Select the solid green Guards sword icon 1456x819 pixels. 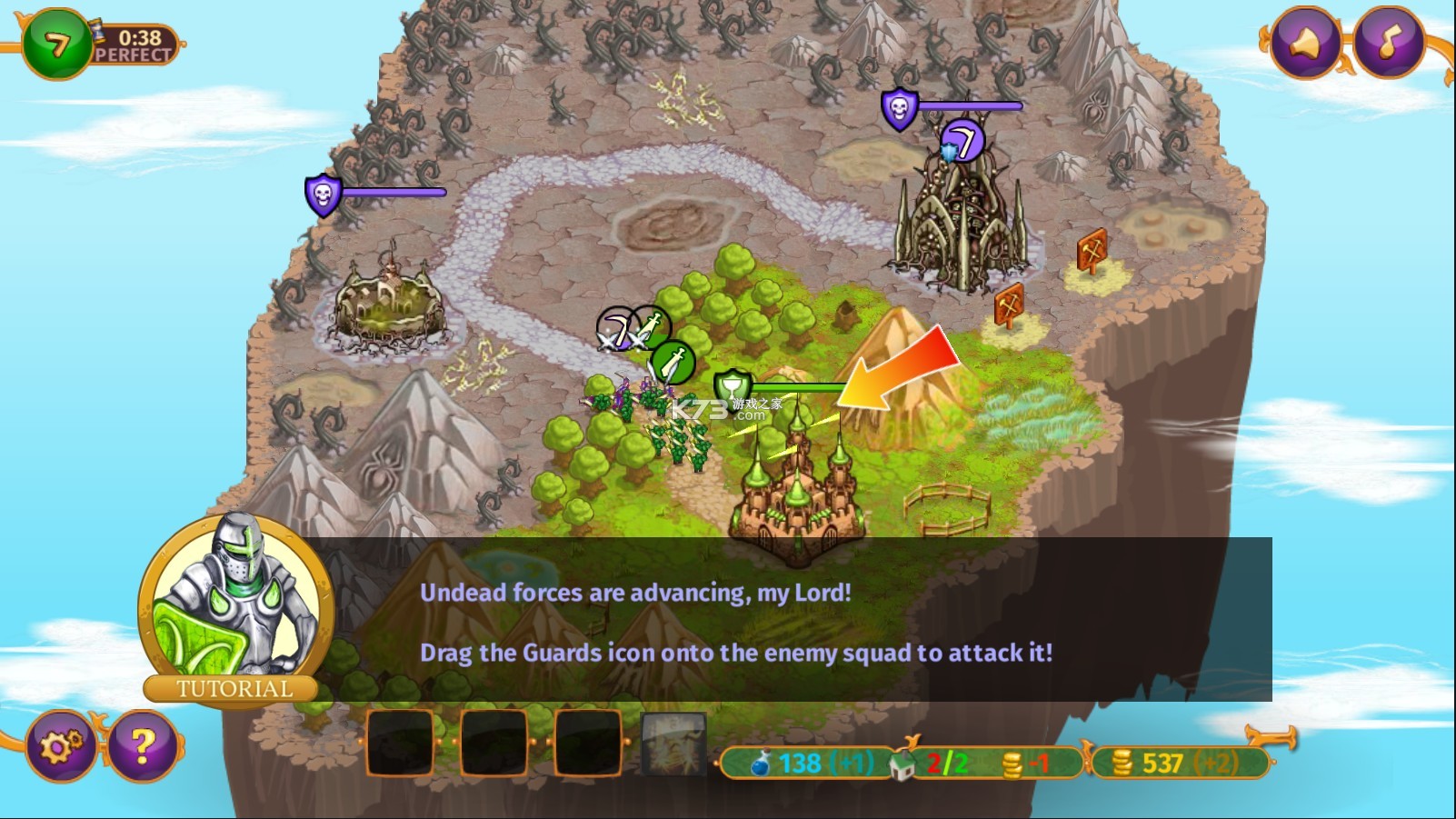[x=673, y=363]
